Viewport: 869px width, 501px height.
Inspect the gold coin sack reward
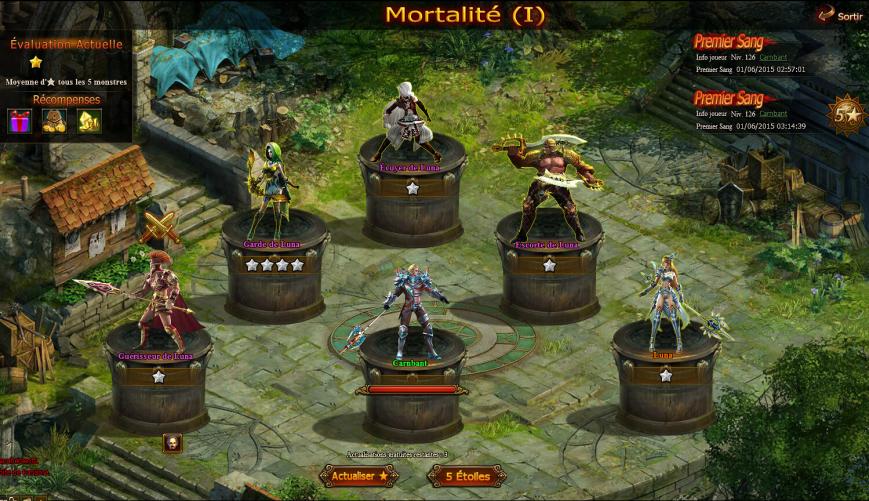point(55,121)
